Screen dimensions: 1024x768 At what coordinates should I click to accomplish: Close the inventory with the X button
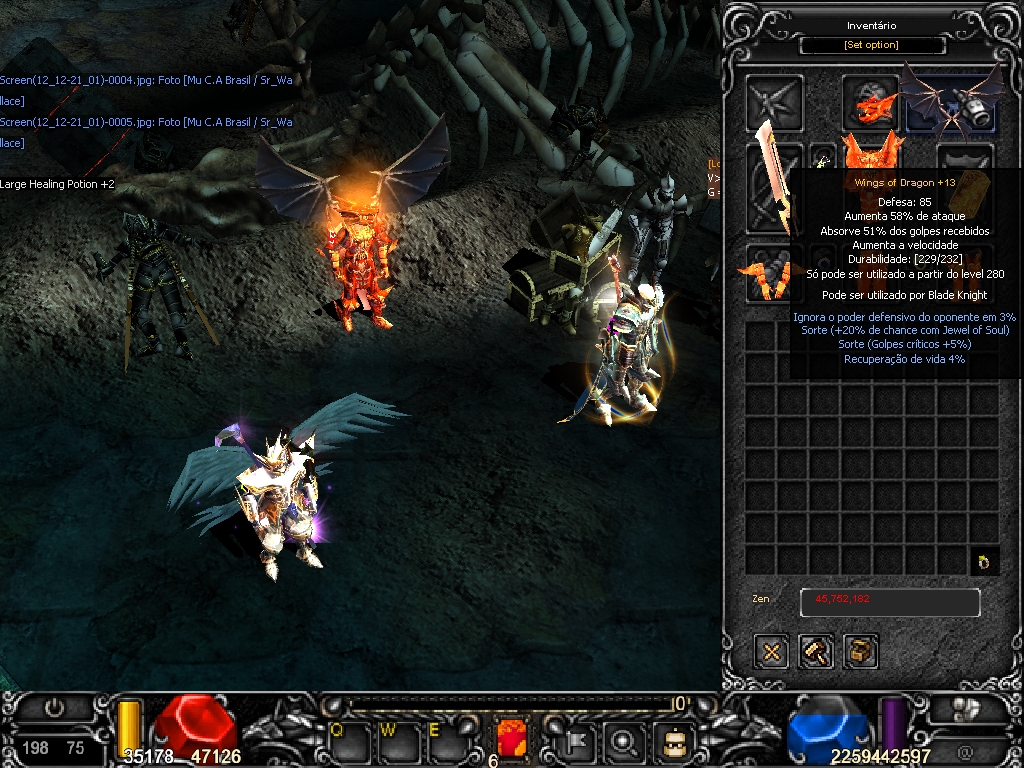tap(771, 652)
